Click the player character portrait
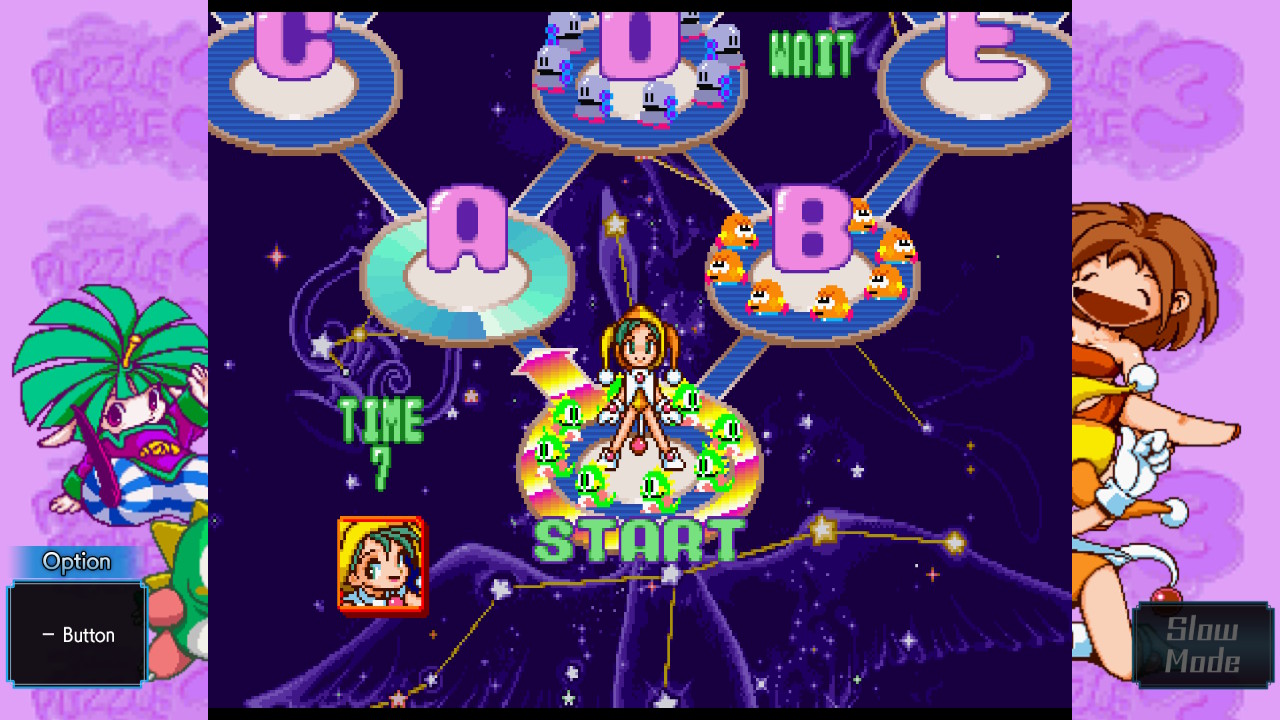Screen dimensions: 1280x720 (x=380, y=565)
